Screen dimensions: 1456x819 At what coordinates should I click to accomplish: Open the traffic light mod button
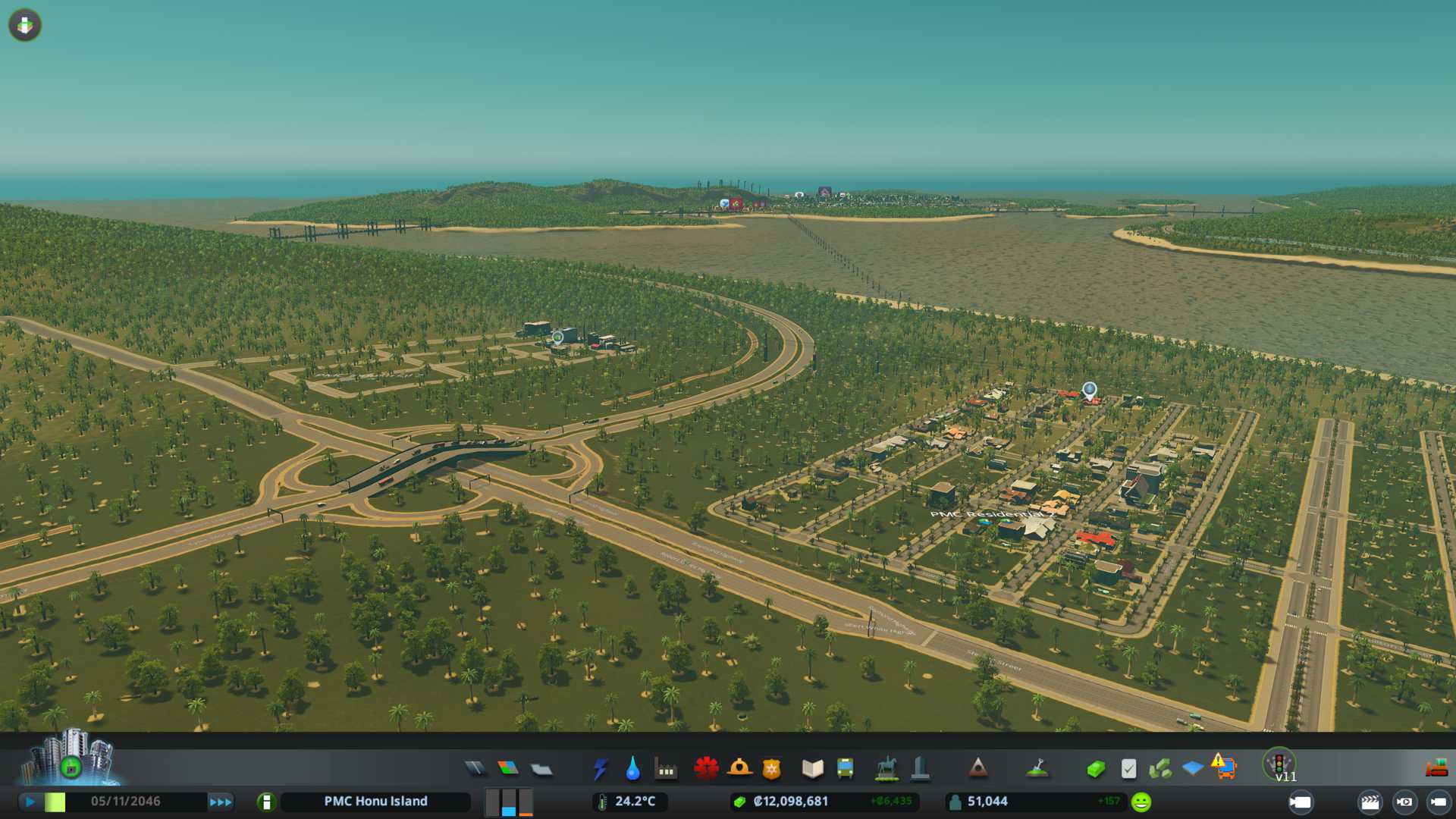pyautogui.click(x=1279, y=764)
